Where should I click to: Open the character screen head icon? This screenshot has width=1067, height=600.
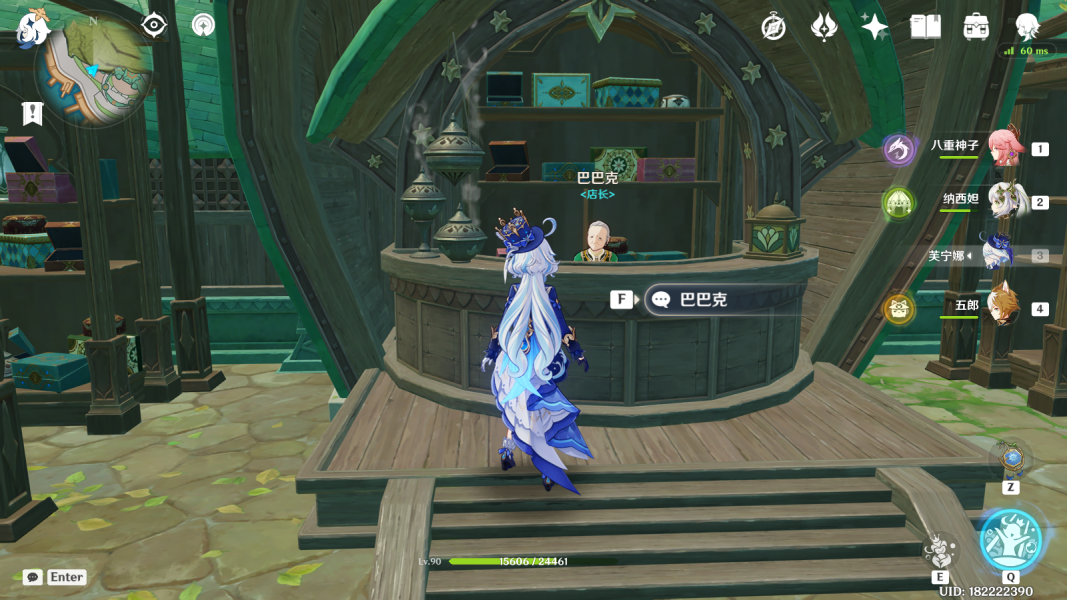click(x=1027, y=27)
